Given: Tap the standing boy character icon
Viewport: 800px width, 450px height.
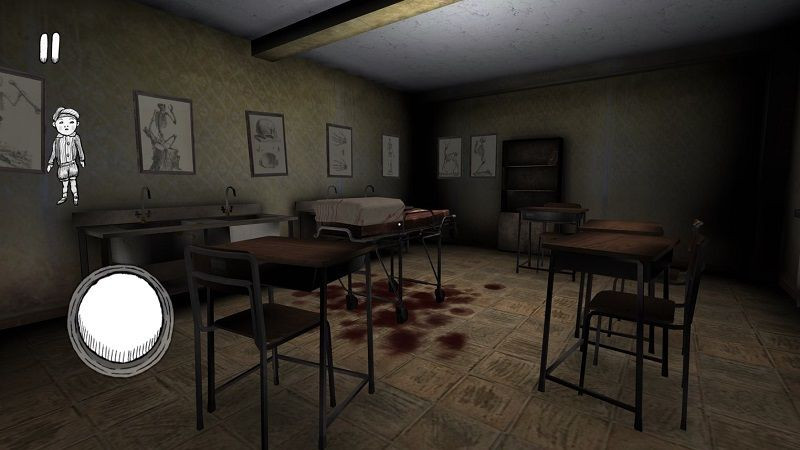Looking at the screenshot, I should tap(67, 153).
